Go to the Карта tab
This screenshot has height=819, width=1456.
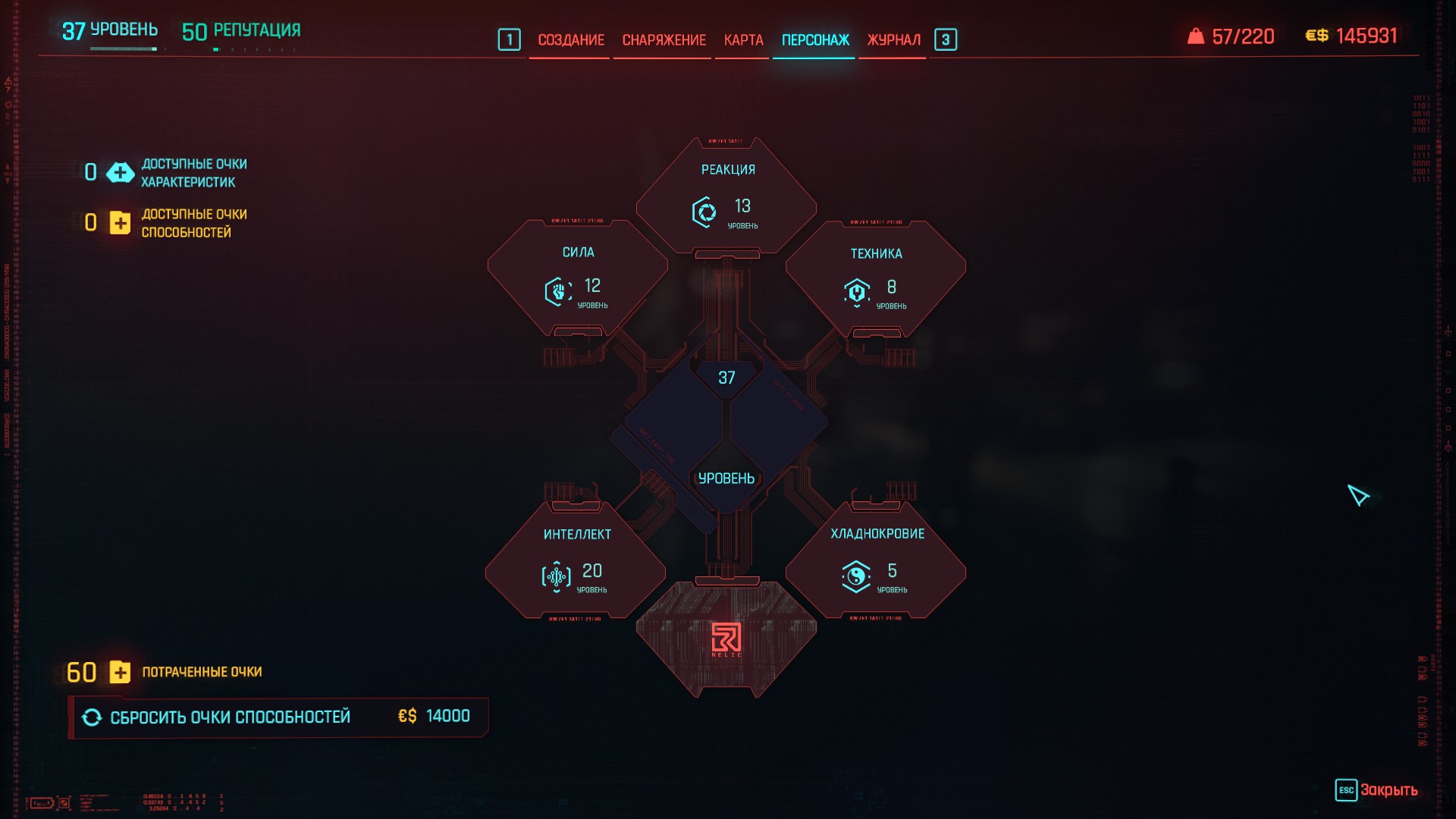(743, 39)
